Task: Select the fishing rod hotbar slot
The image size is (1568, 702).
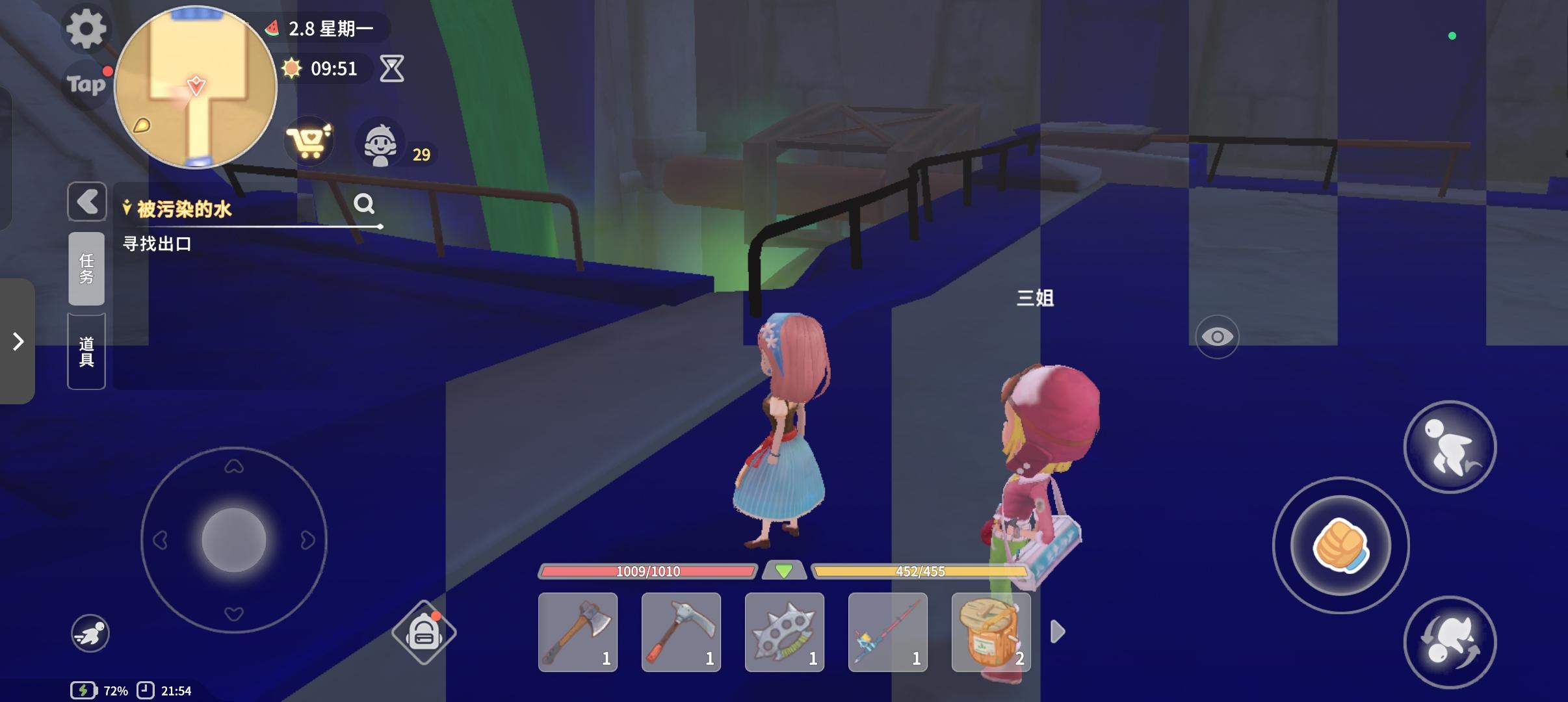Action: click(x=887, y=632)
